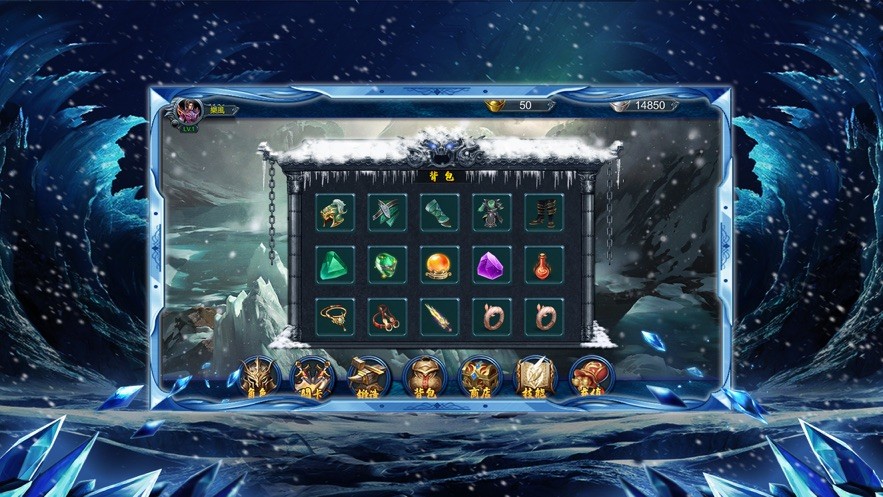Select the green helmet in the backpack
The width and height of the screenshot is (883, 497).
[336, 212]
